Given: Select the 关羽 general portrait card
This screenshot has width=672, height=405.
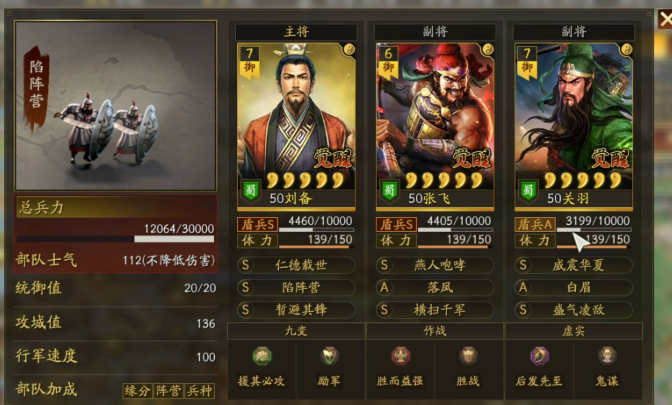Looking at the screenshot, I should [572, 120].
